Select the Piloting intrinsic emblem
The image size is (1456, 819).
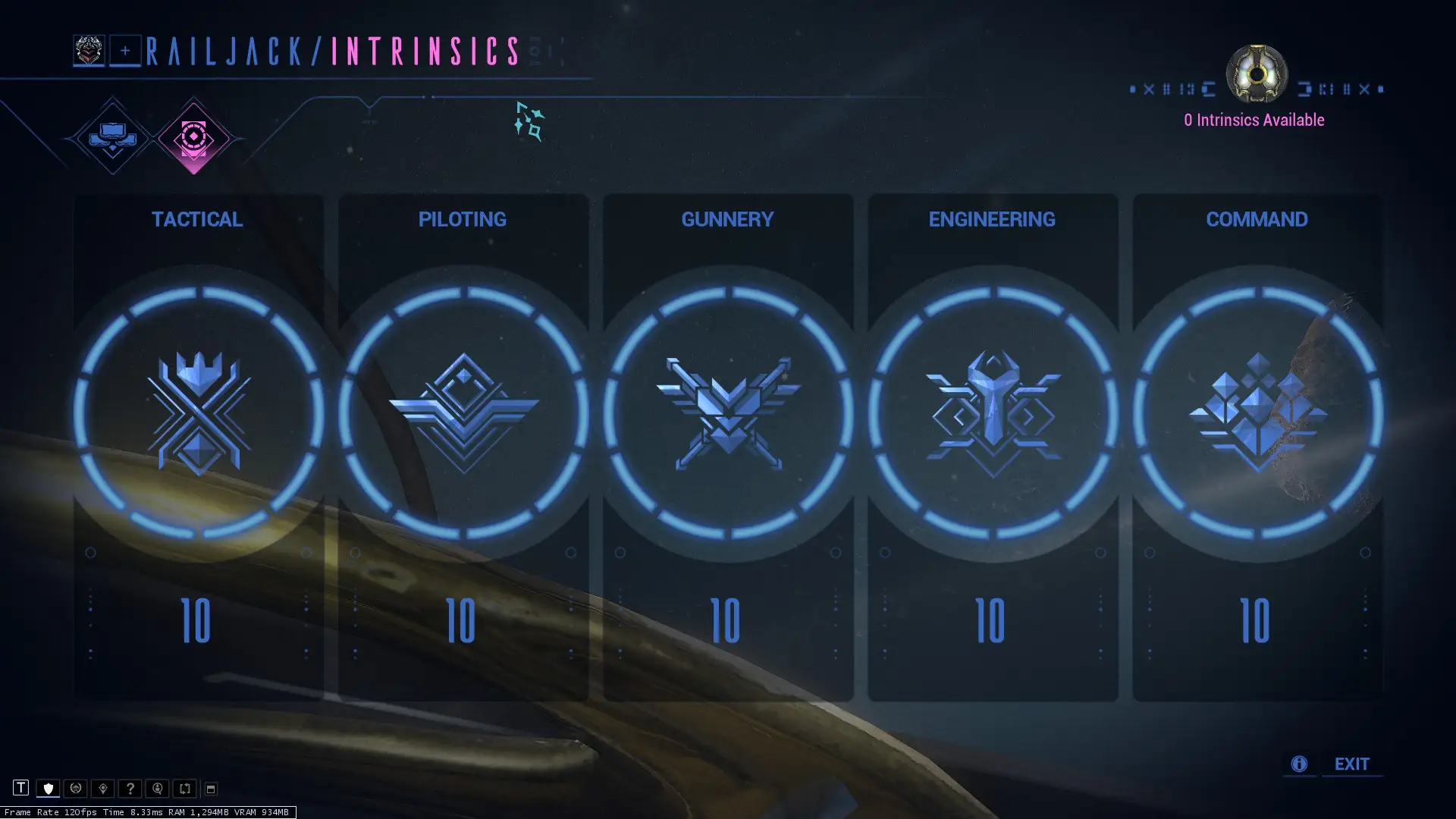click(x=463, y=409)
